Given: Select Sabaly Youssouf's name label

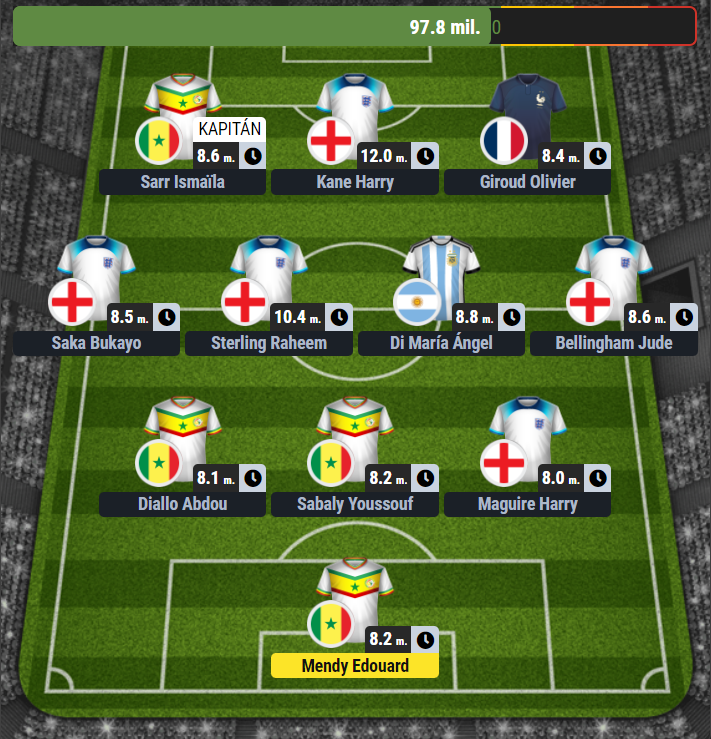Looking at the screenshot, I should [x=354, y=503].
